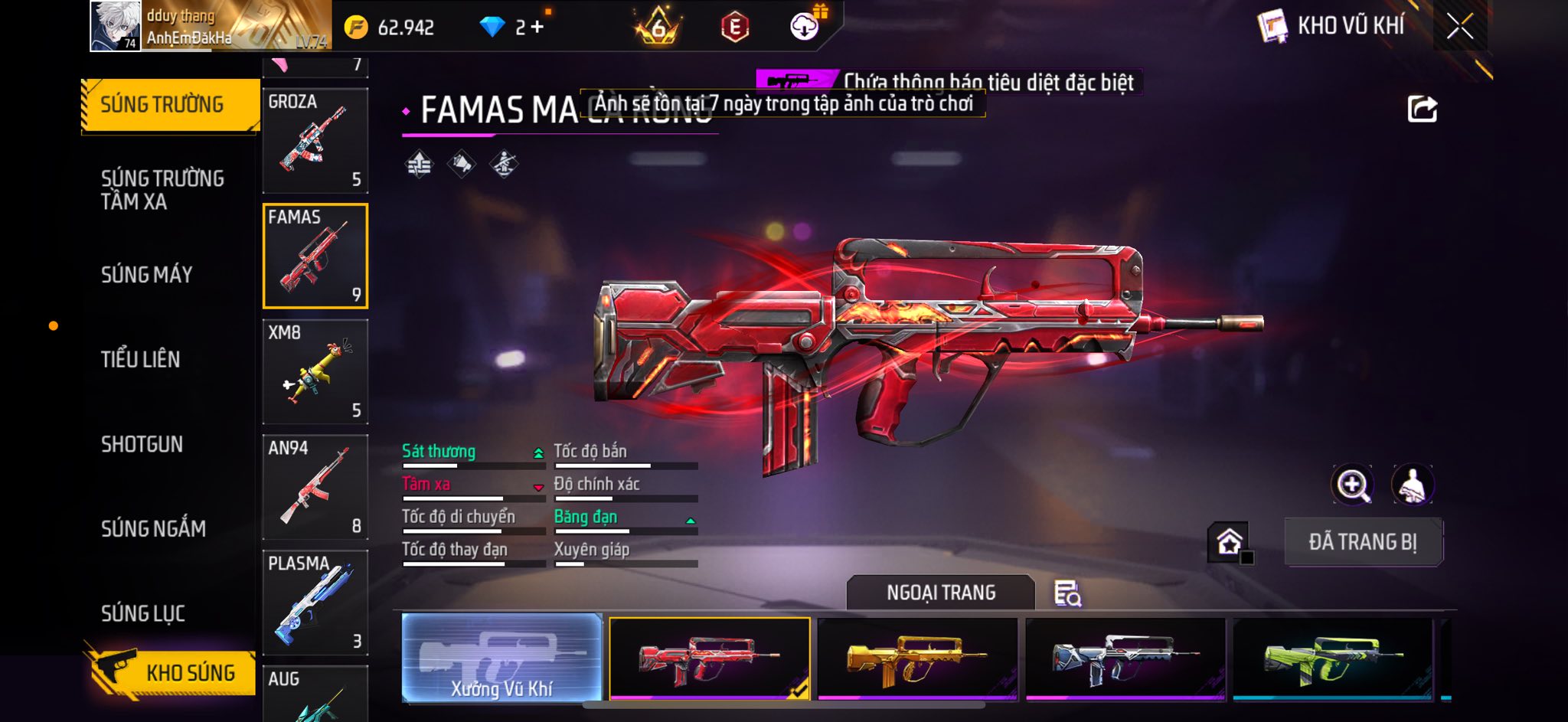The height and width of the screenshot is (722, 1568).
Task: Select the Súng Trường Tầm Xa category
Action: click(x=162, y=190)
